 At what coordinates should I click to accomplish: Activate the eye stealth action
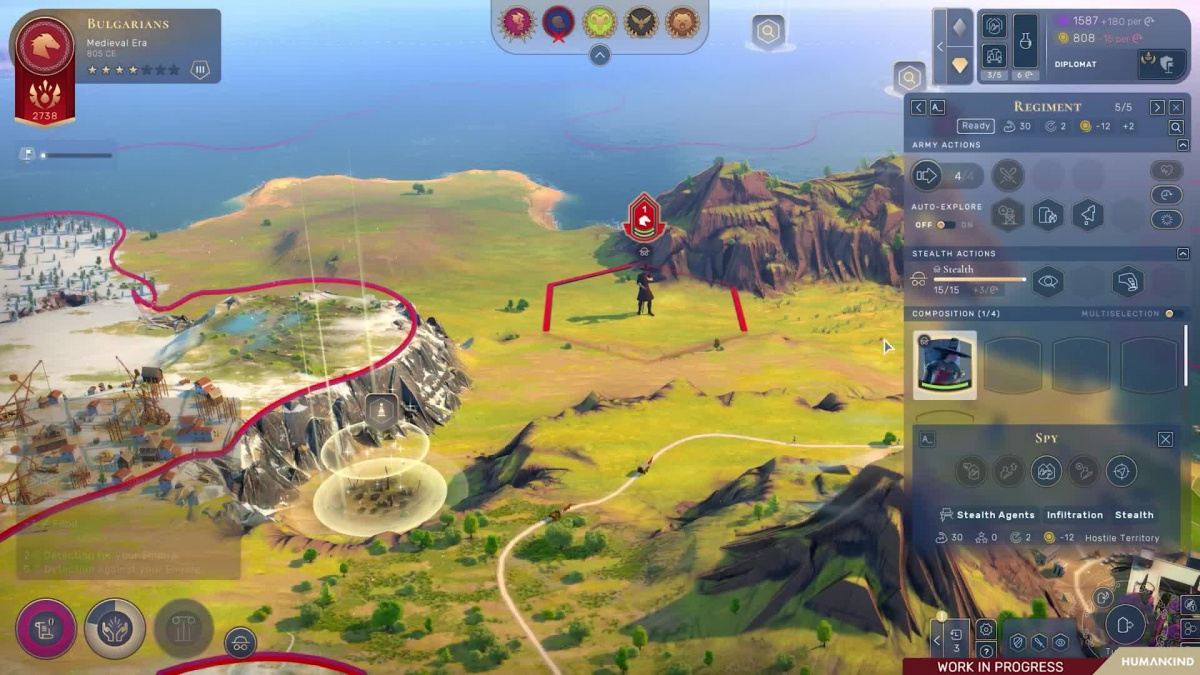pyautogui.click(x=1047, y=282)
